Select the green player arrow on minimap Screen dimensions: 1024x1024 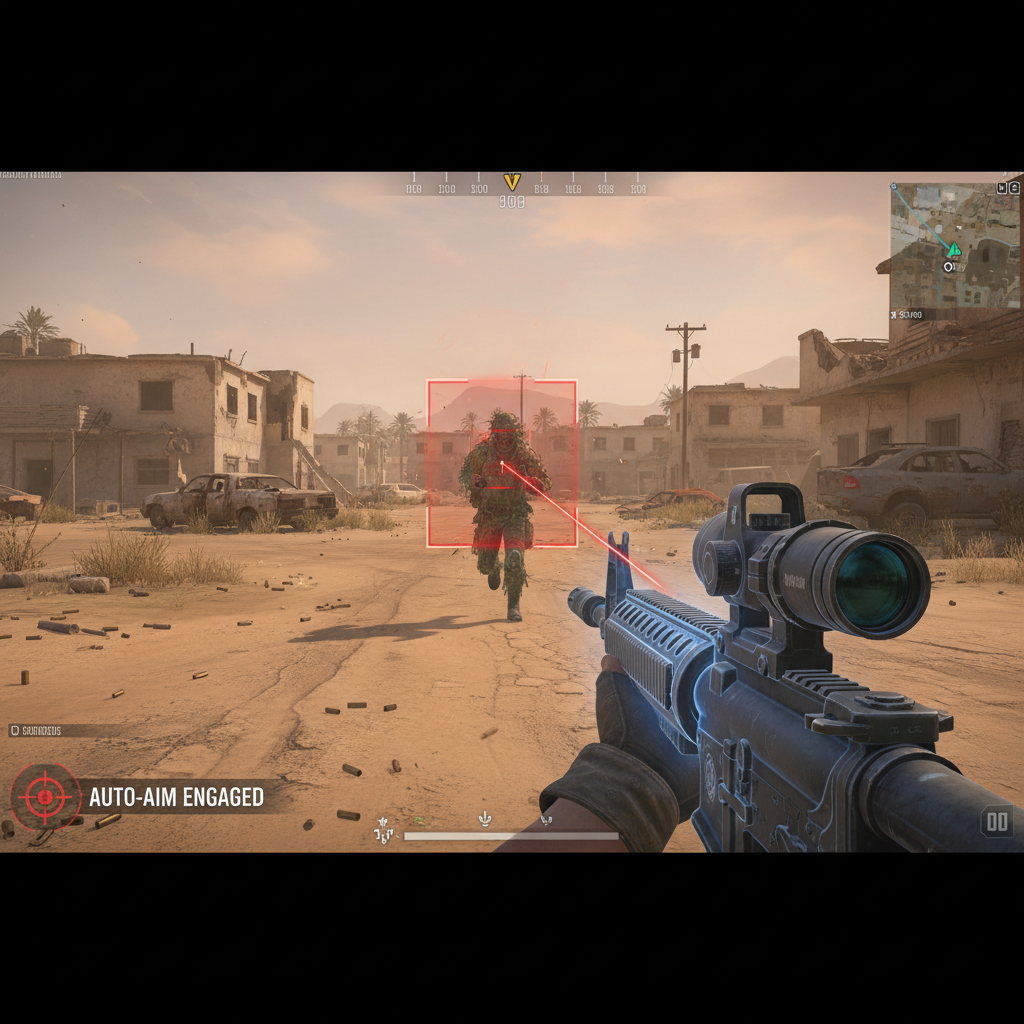click(x=954, y=249)
